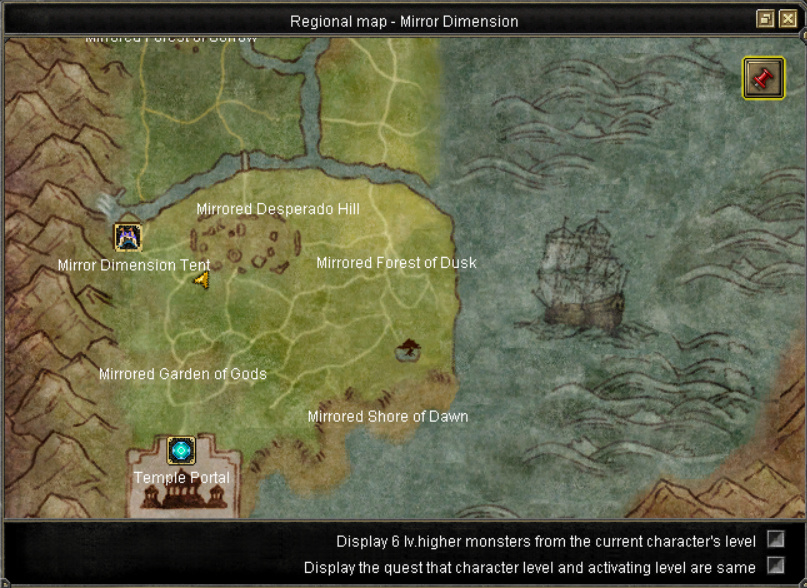Click the small hut marker on map
The image size is (807, 588).
(x=407, y=349)
